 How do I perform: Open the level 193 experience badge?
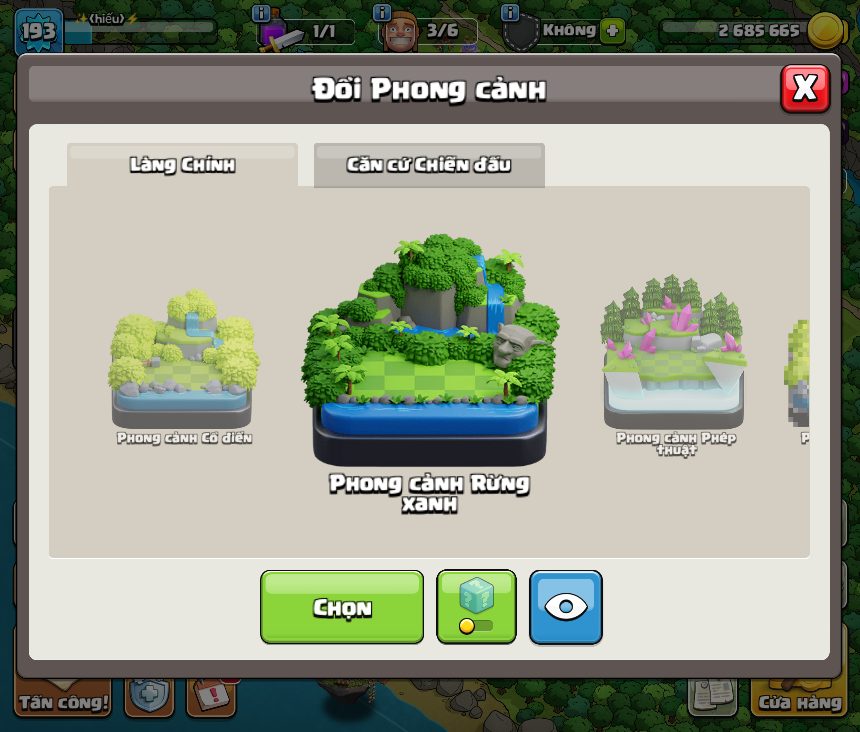click(38, 30)
